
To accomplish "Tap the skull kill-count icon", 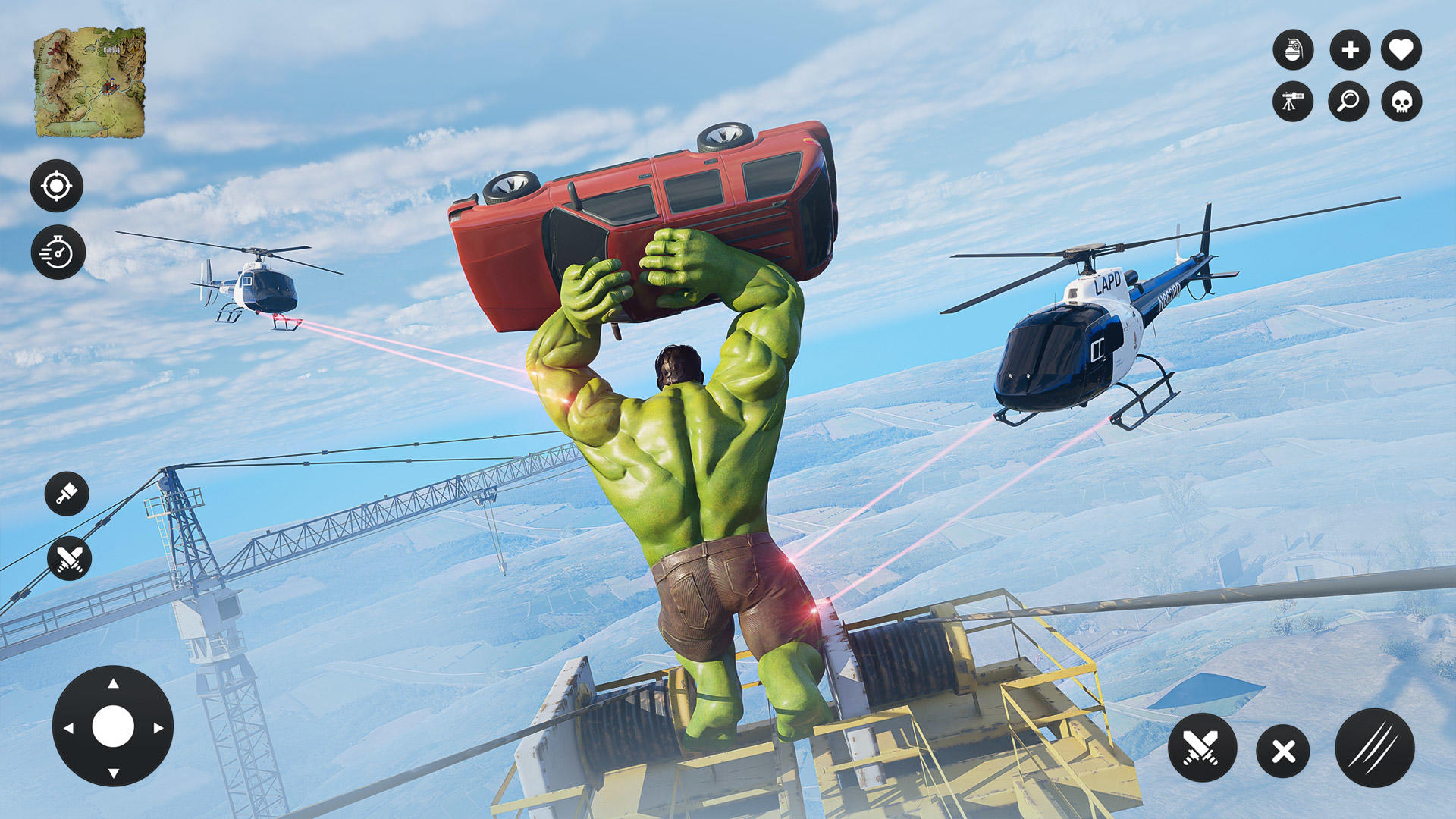I will pyautogui.click(x=1402, y=102).
